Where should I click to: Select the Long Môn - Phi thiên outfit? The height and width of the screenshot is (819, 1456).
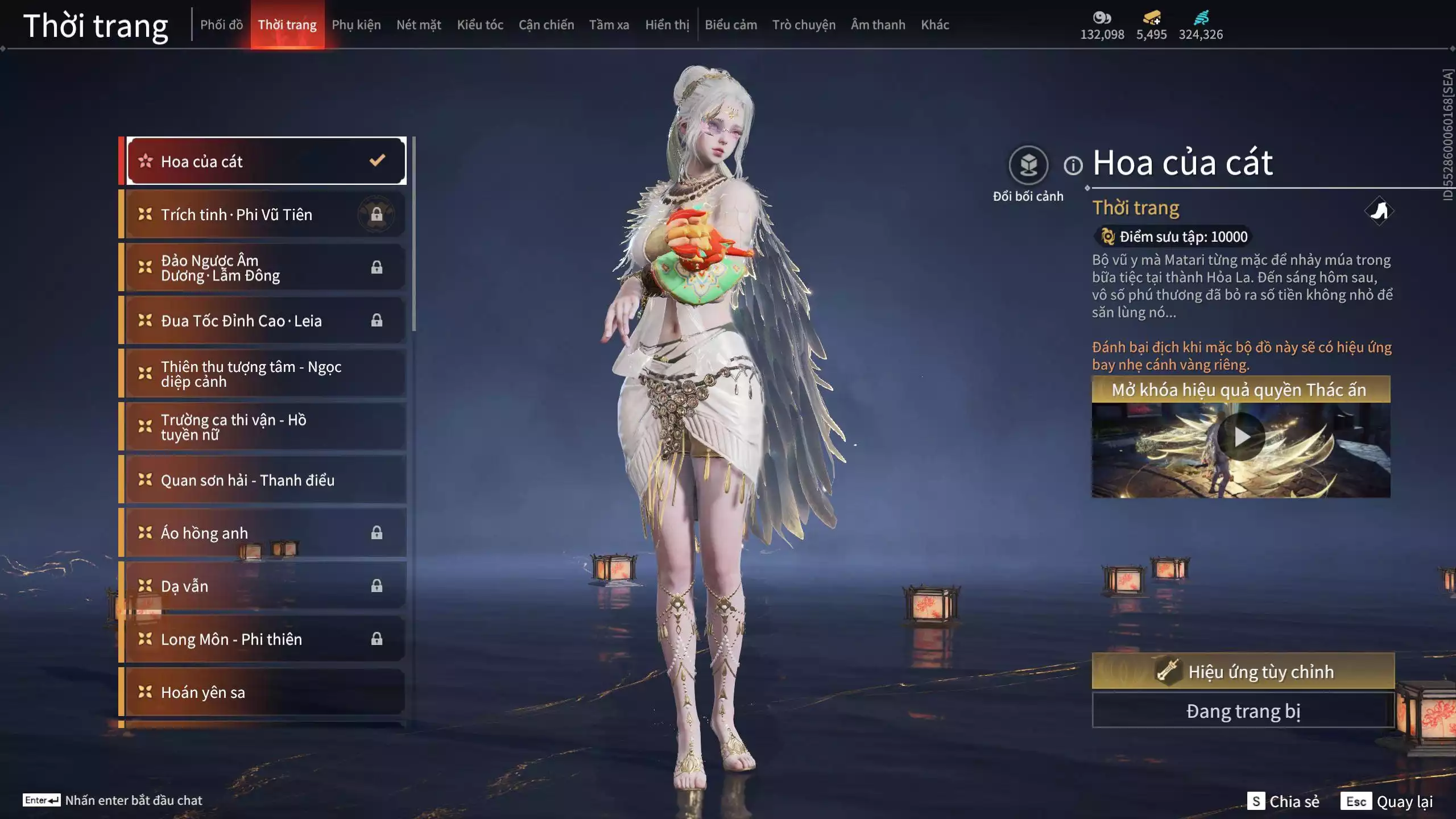pyautogui.click(x=265, y=639)
